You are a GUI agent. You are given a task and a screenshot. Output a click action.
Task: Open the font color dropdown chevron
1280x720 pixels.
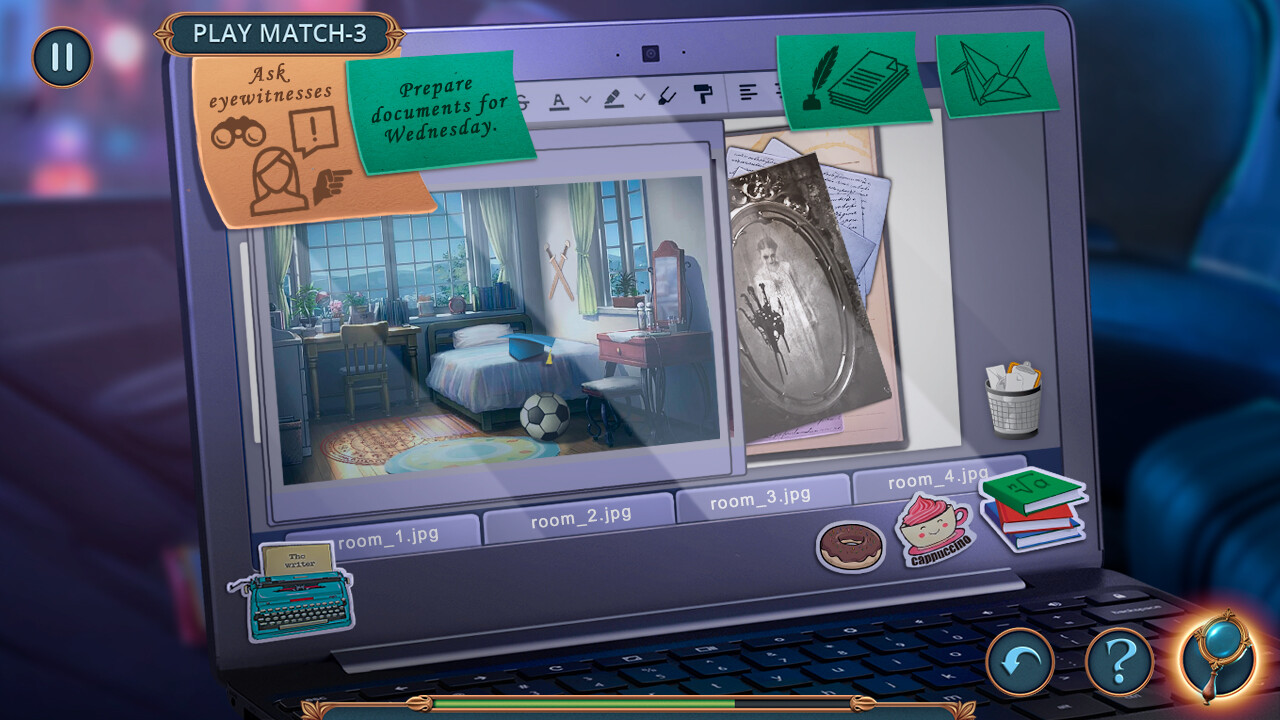586,100
